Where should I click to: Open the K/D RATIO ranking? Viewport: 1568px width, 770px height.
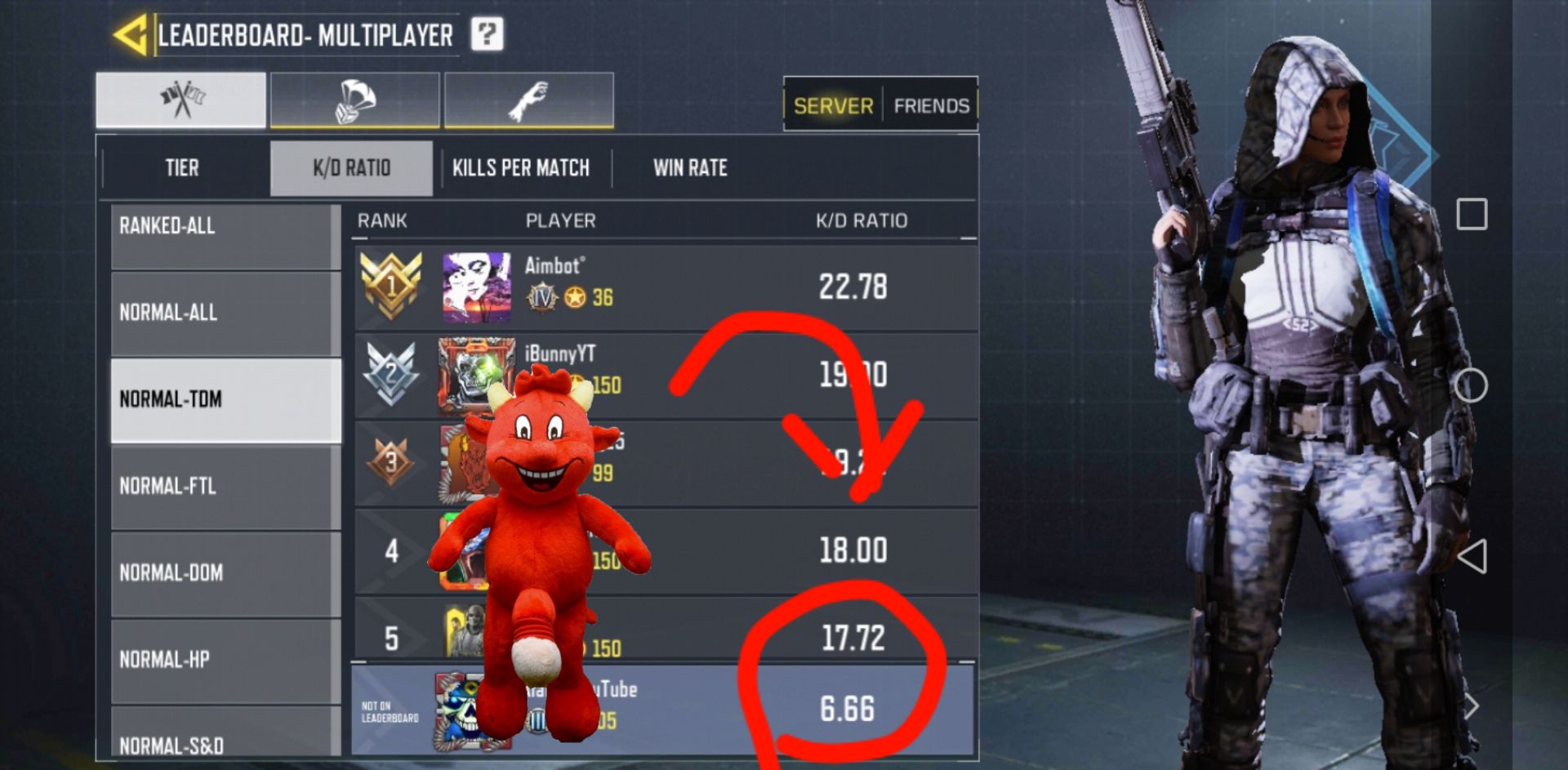point(351,167)
